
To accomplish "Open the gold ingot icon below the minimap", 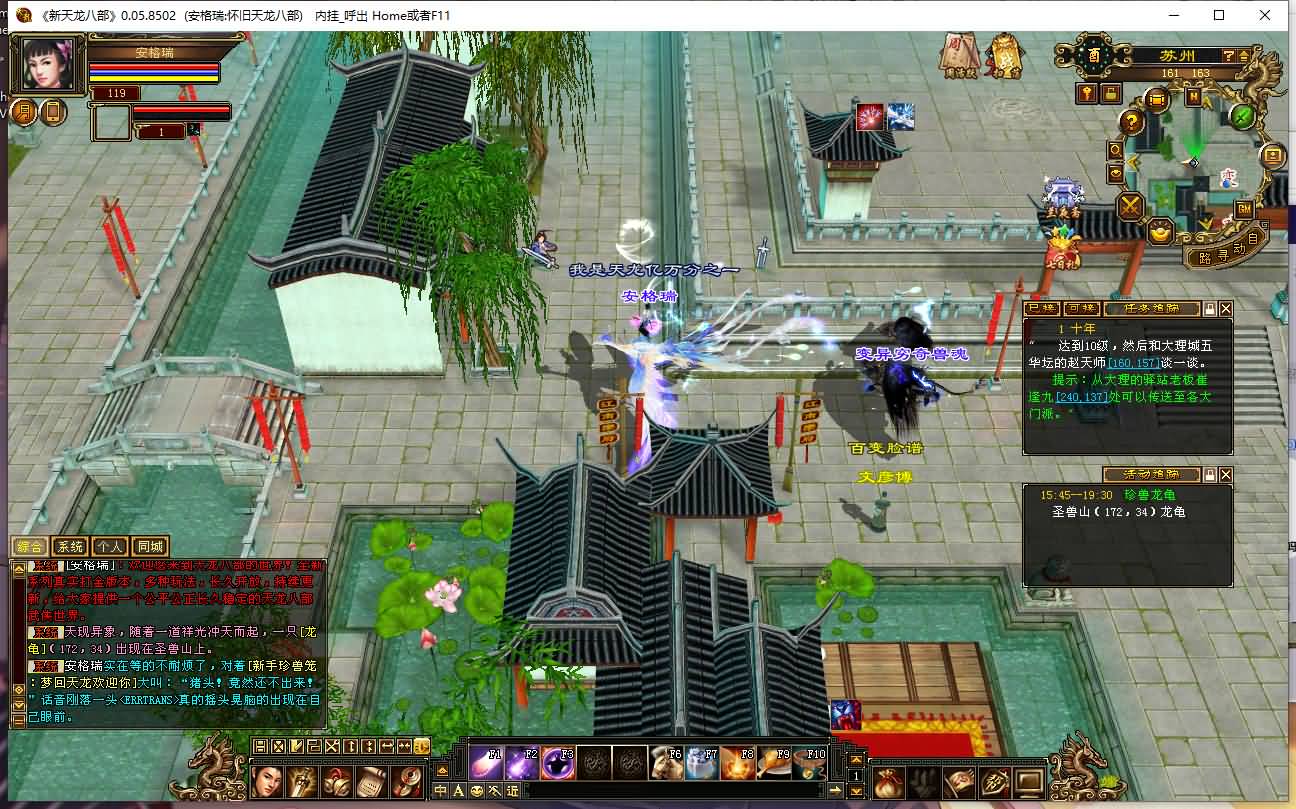I will point(1160,234).
